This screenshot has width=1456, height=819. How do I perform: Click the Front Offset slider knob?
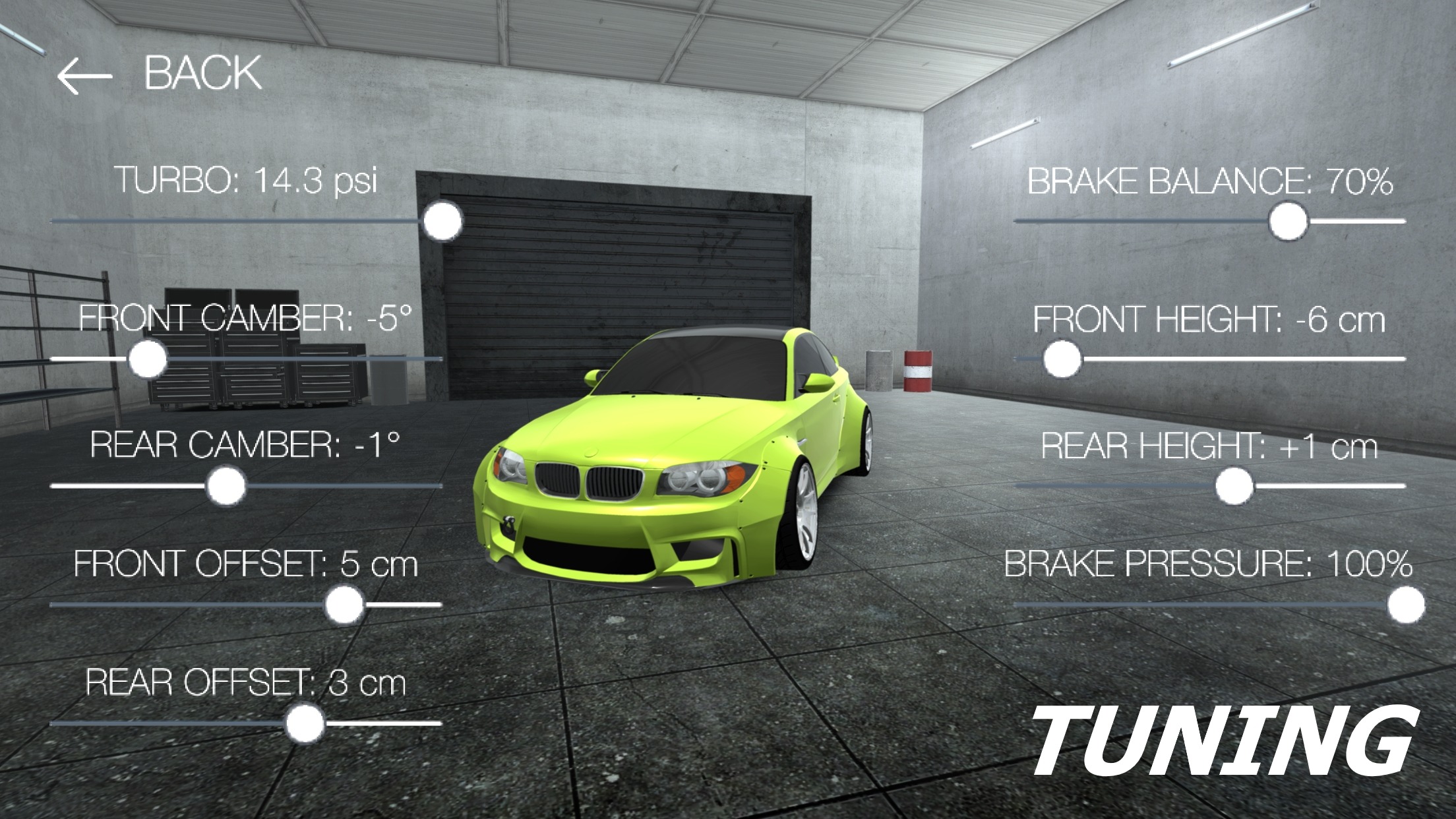tap(344, 605)
